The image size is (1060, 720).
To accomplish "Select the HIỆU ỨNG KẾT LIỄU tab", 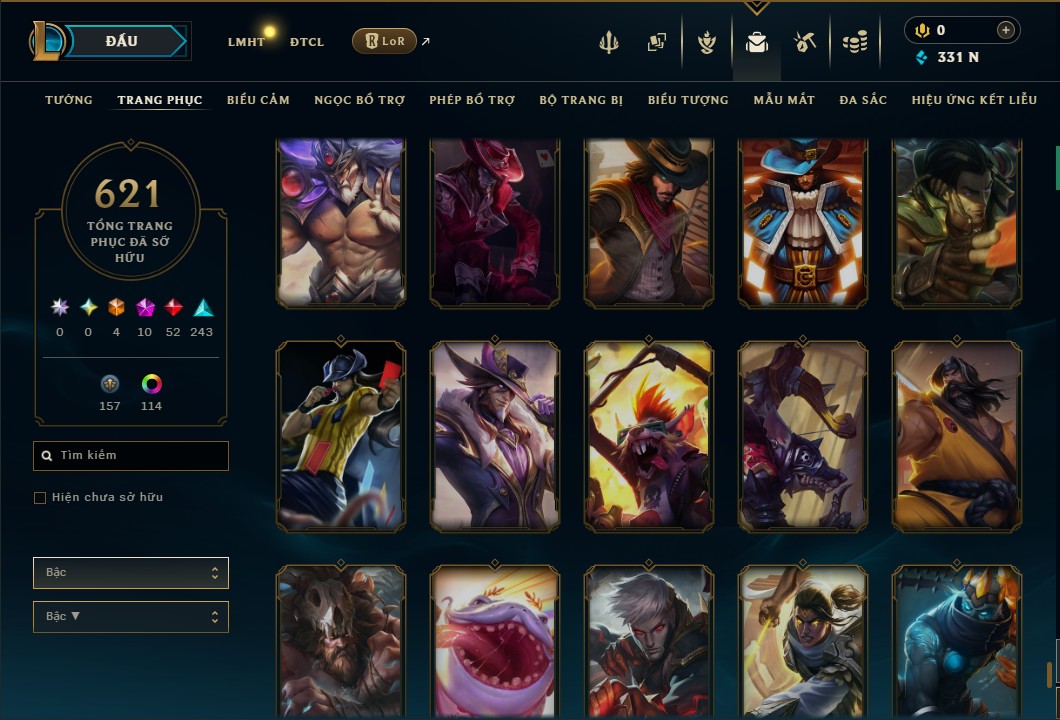I will pyautogui.click(x=975, y=100).
